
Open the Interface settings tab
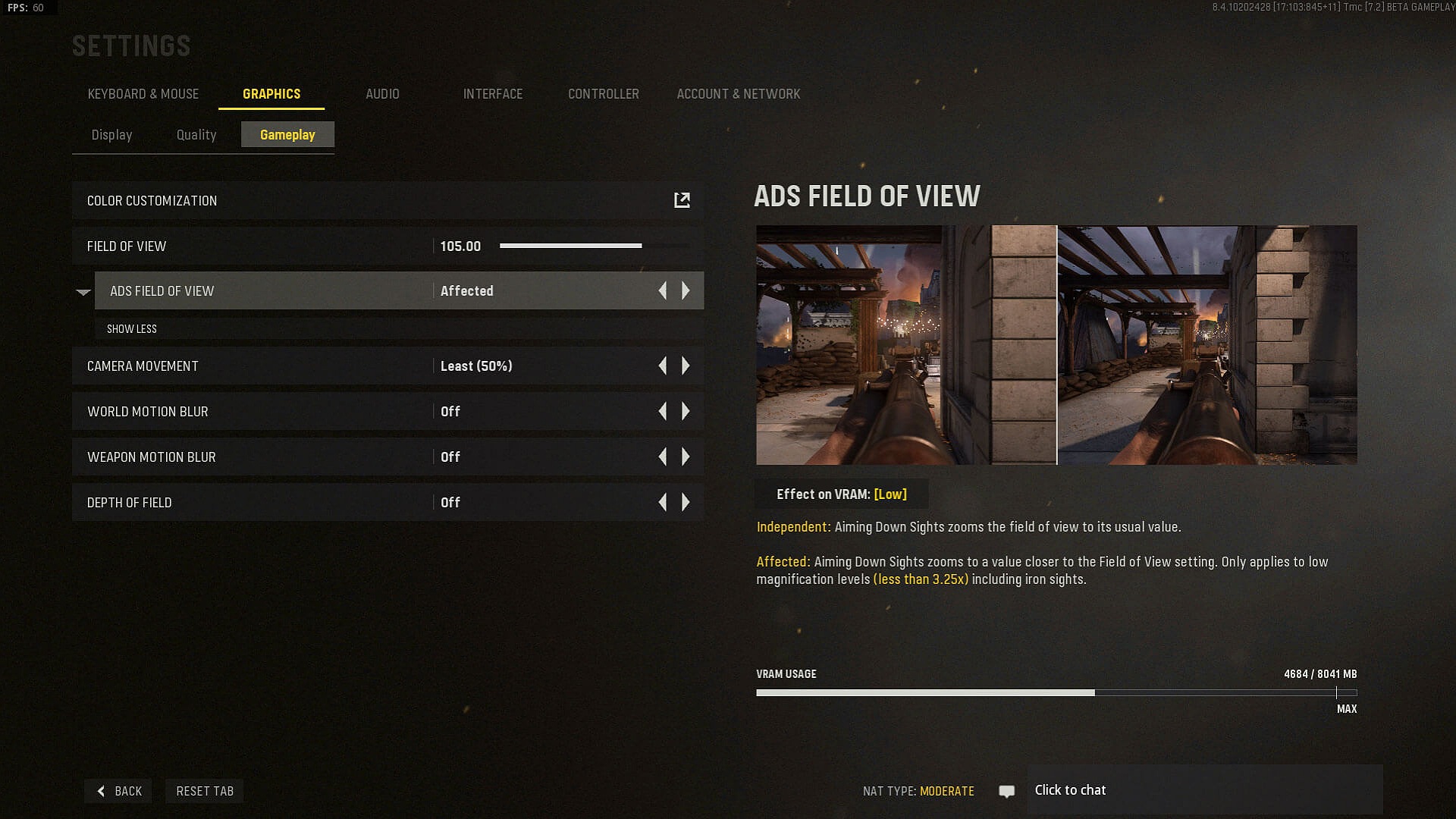click(x=493, y=94)
